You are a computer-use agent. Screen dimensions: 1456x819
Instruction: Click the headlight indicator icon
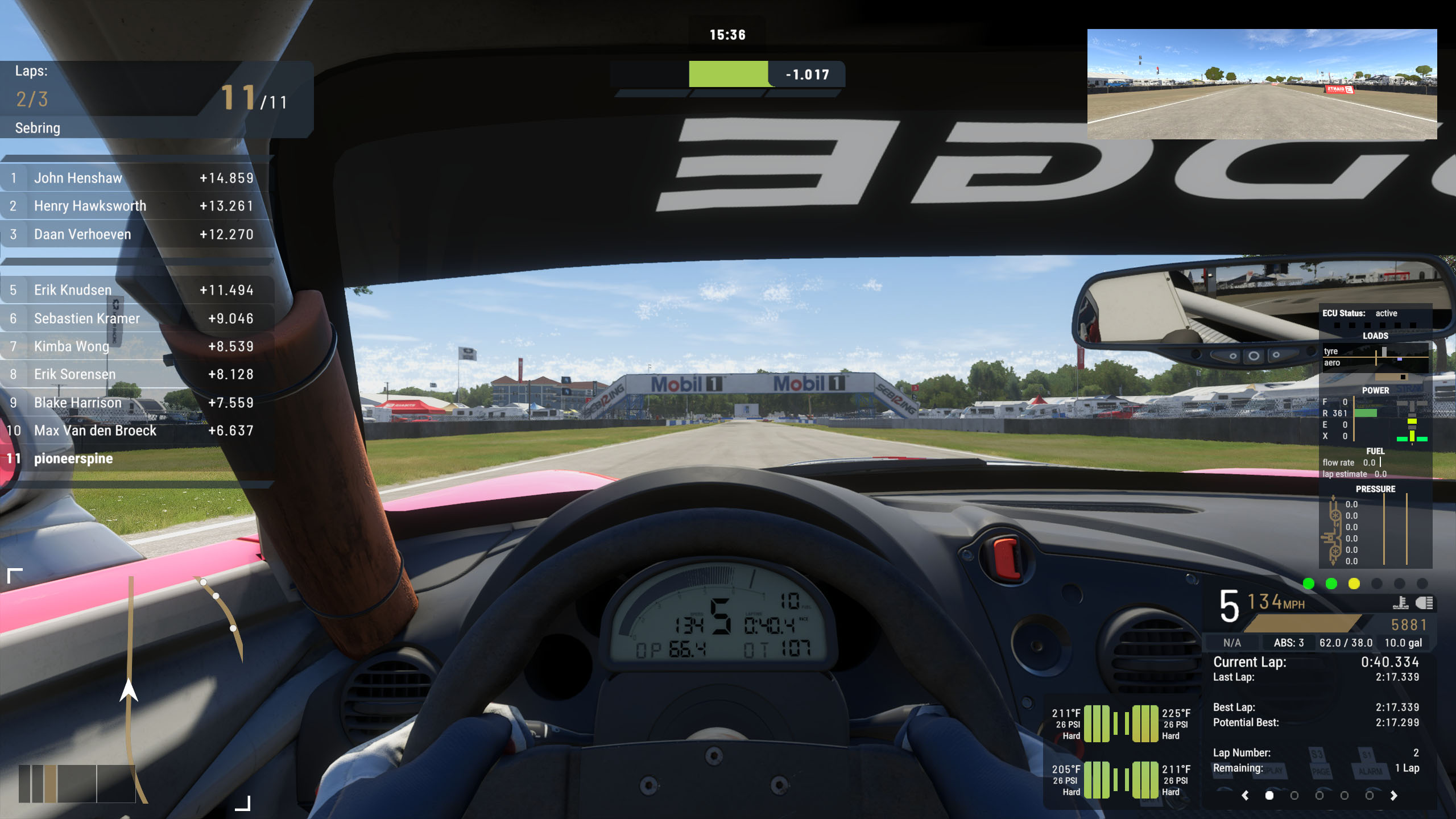tap(1424, 603)
